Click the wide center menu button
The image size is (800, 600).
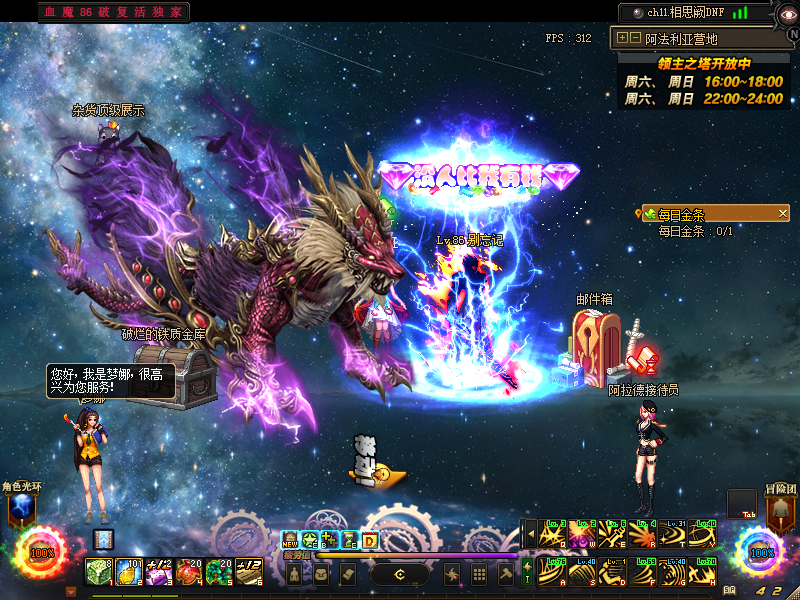pos(400,574)
